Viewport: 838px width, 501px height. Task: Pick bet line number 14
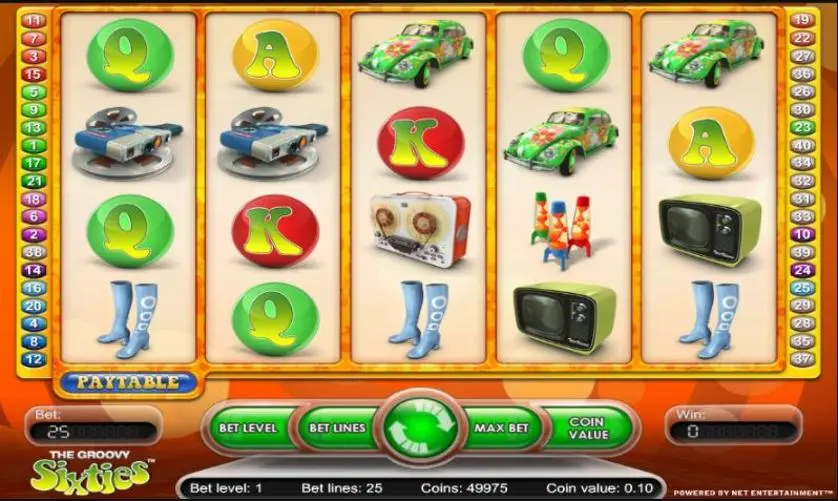33,270
